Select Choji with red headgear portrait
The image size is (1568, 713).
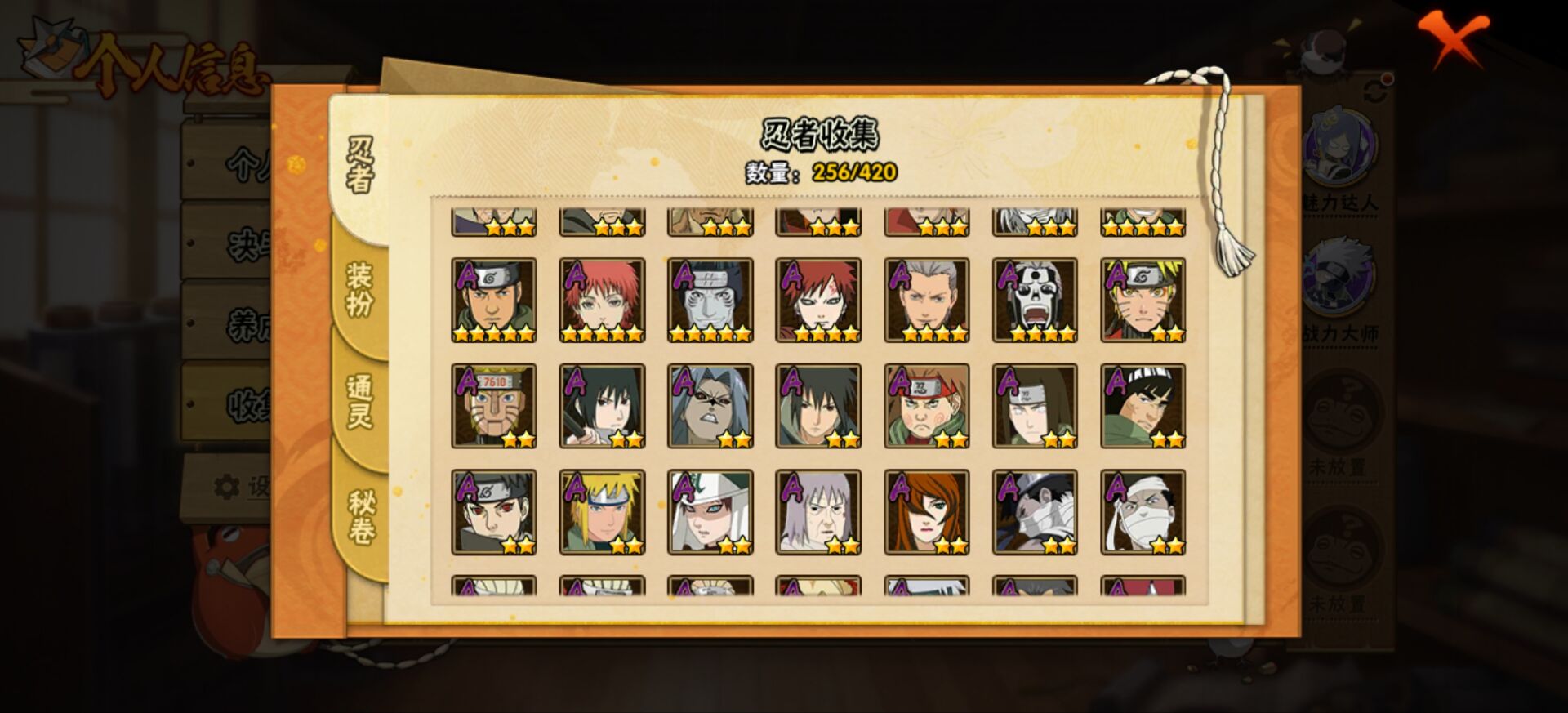coord(926,406)
